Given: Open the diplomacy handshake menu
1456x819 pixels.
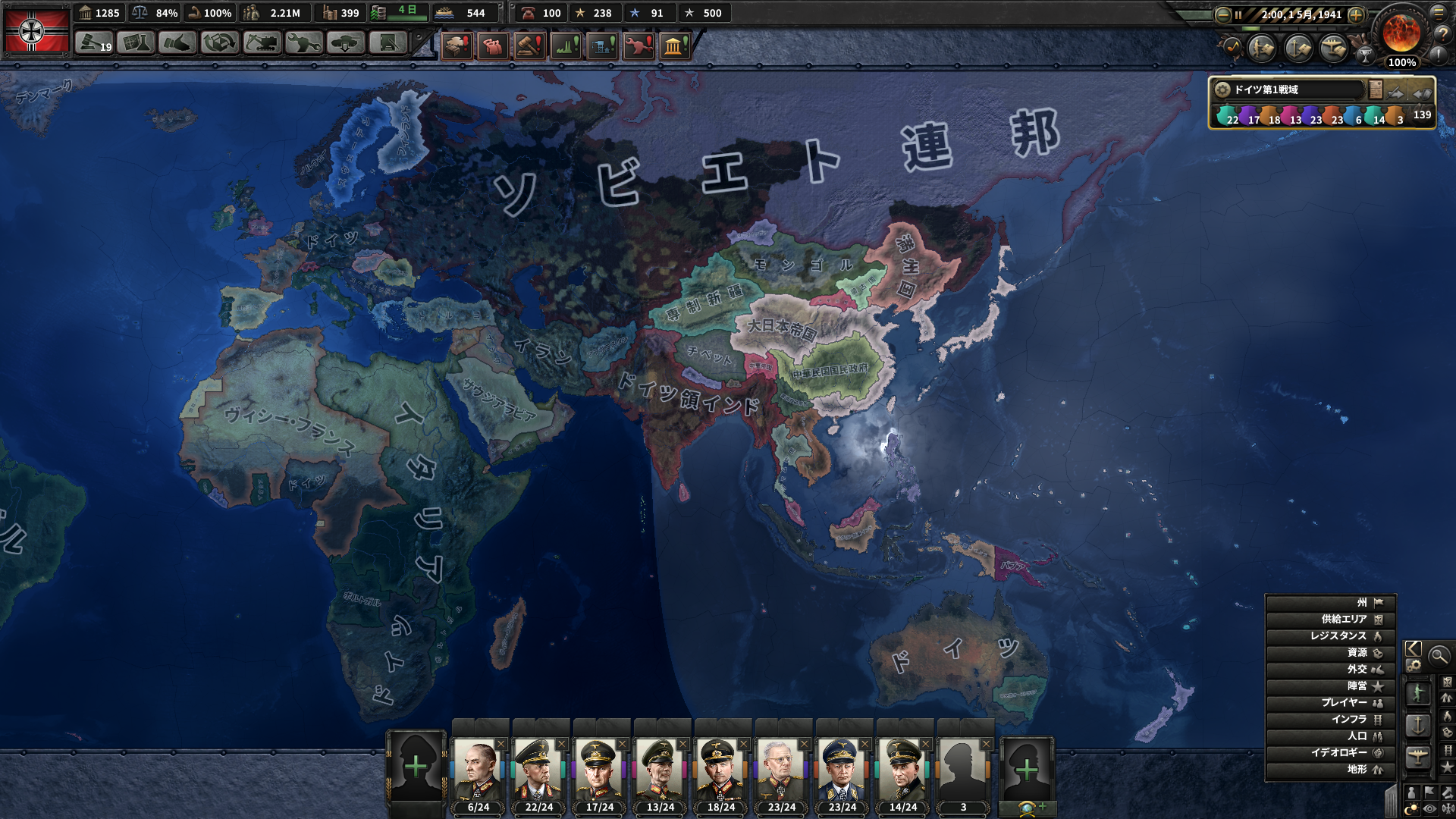Looking at the screenshot, I should [x=177, y=43].
